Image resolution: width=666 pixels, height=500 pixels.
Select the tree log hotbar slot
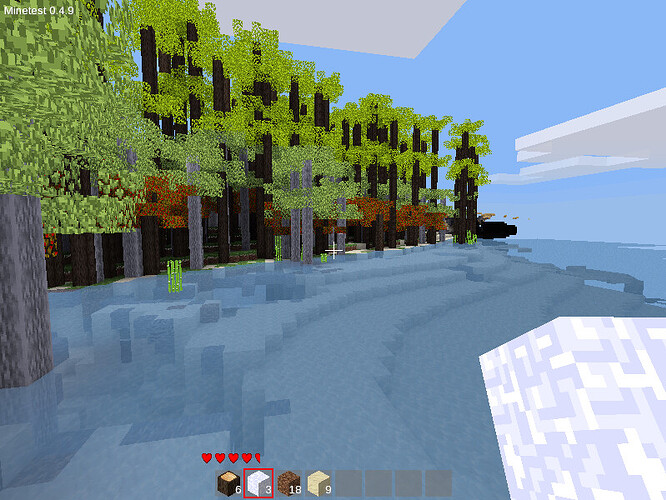click(x=229, y=483)
